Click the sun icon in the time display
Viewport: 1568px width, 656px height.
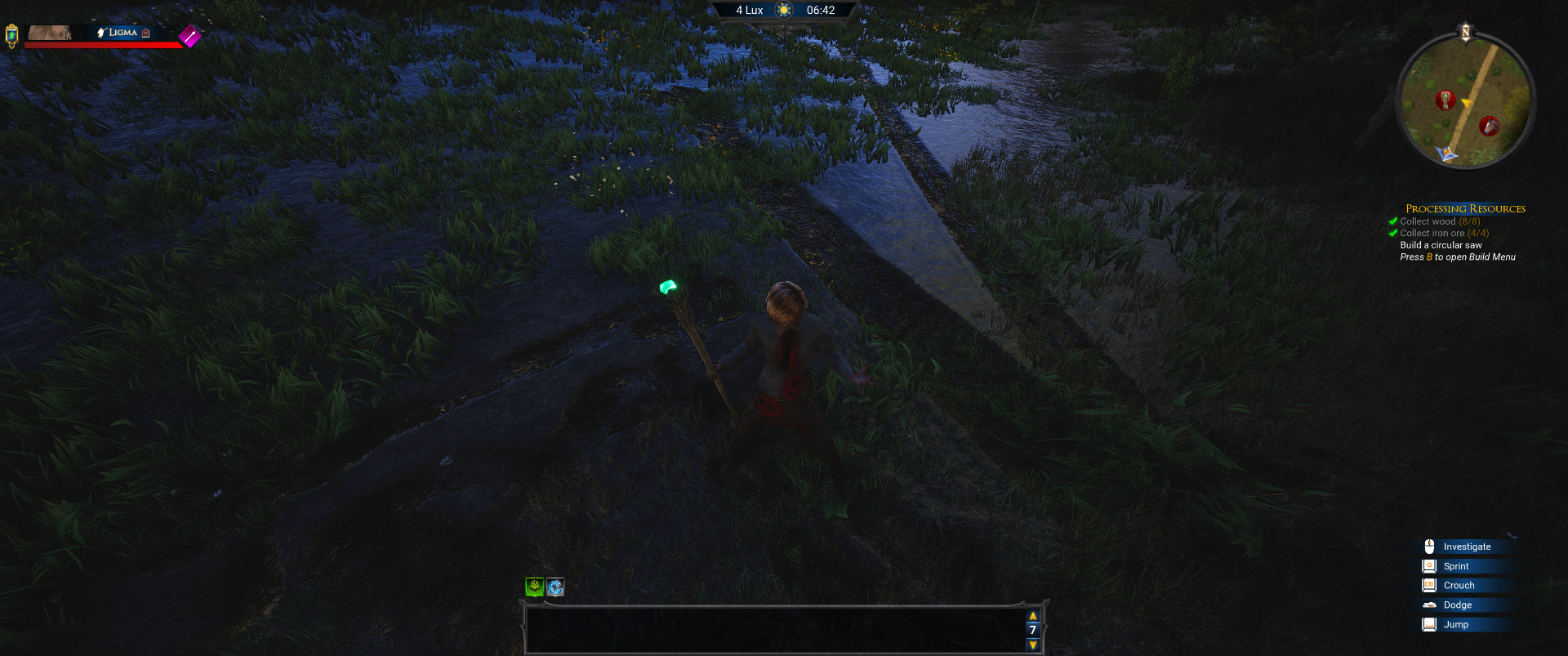click(x=784, y=11)
